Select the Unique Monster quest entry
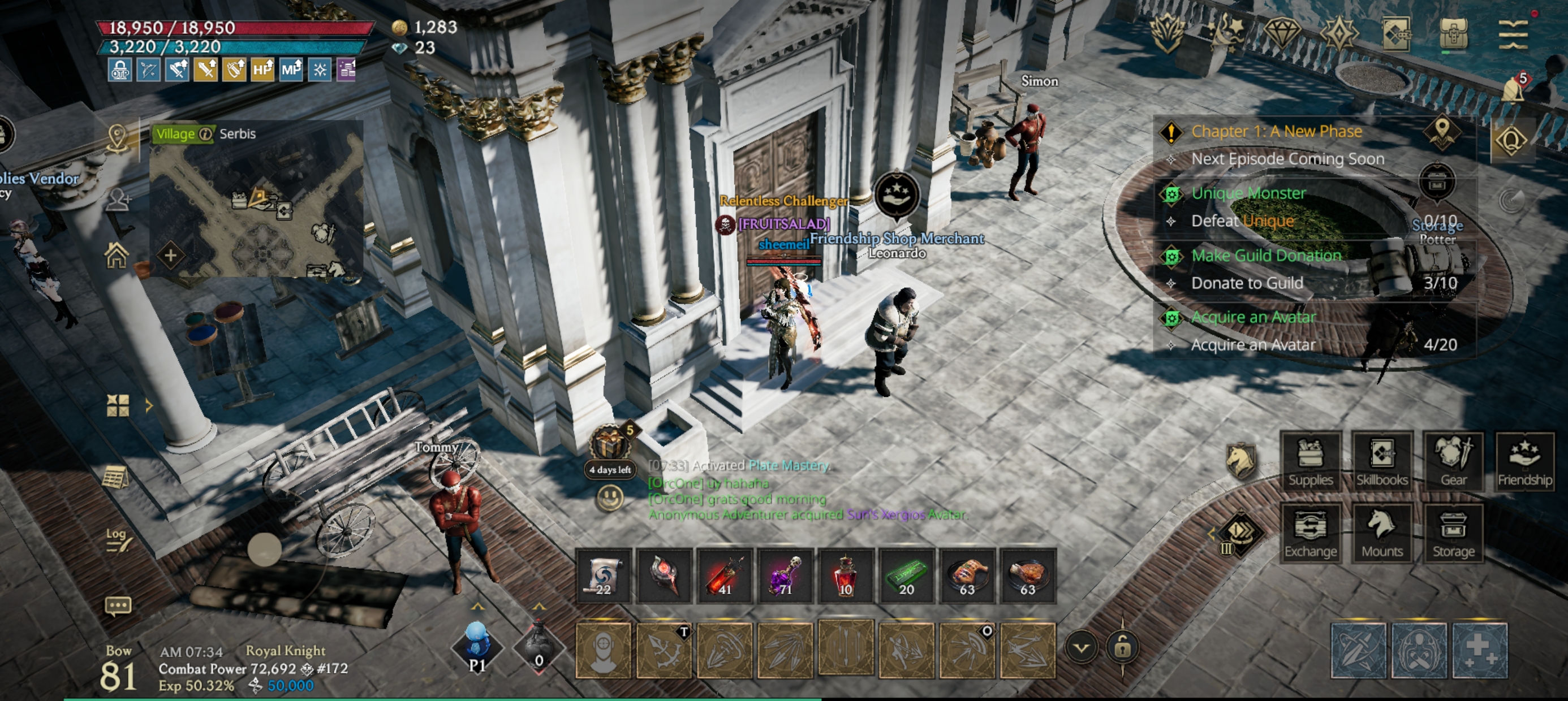 point(1248,193)
